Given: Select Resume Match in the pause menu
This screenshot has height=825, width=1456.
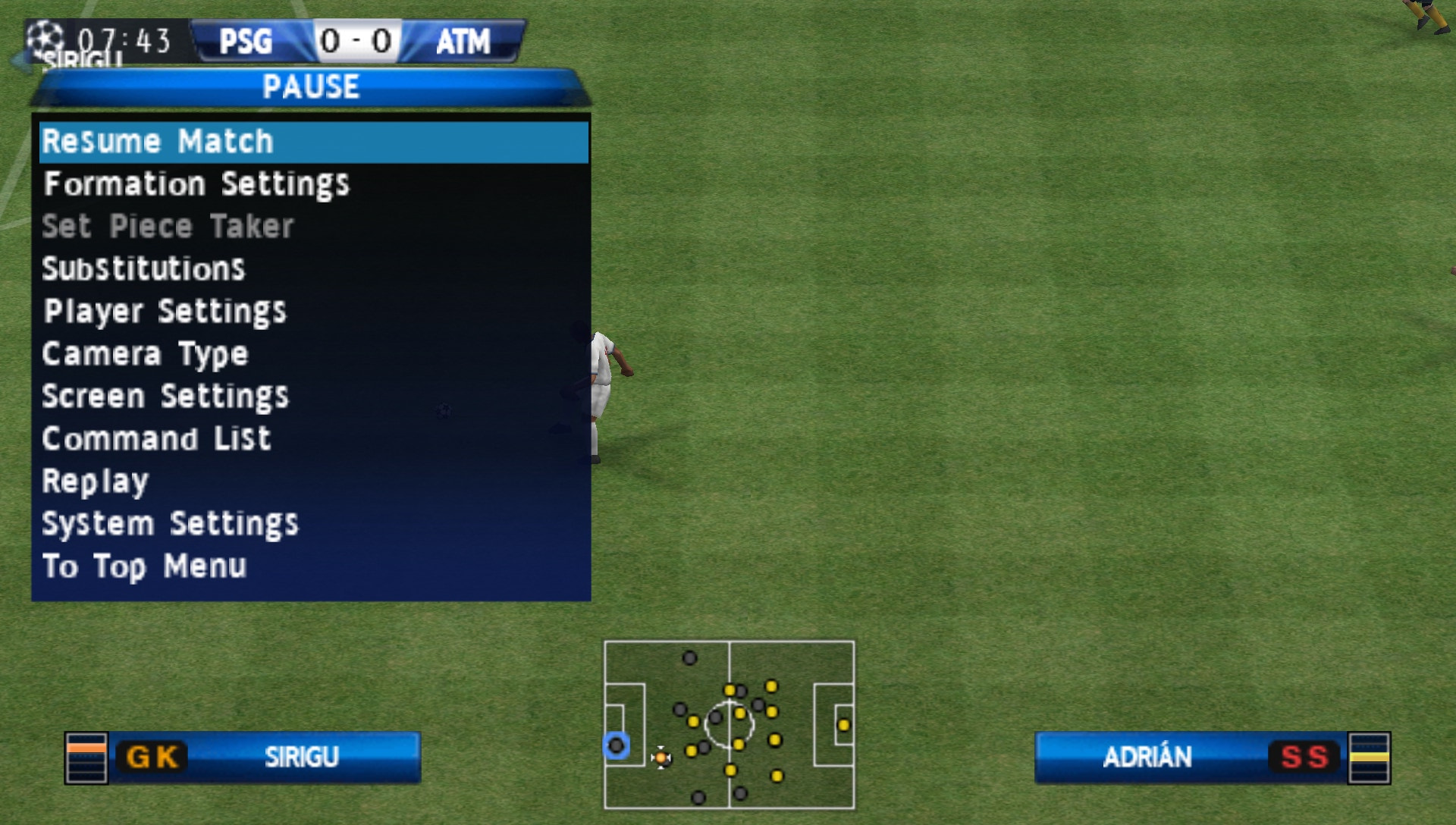Looking at the screenshot, I should click(x=158, y=142).
